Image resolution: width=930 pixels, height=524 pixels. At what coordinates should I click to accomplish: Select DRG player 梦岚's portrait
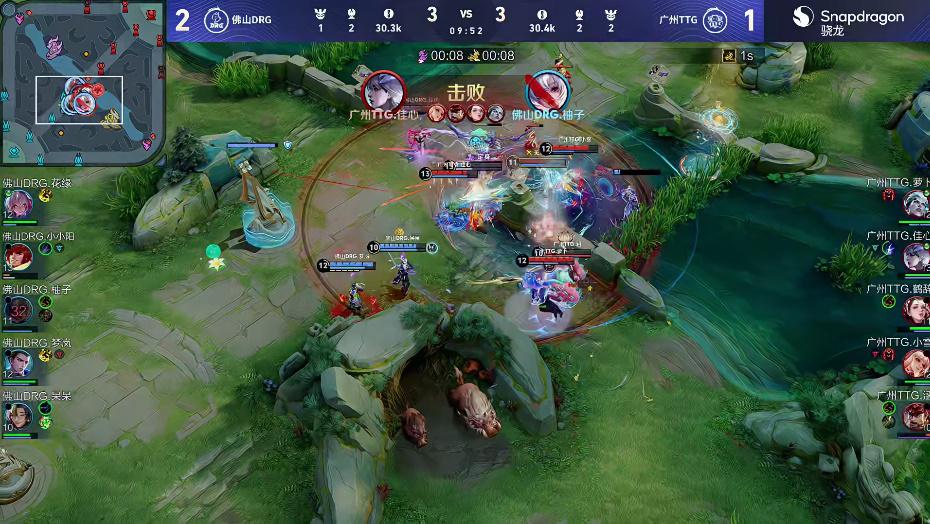(18, 362)
